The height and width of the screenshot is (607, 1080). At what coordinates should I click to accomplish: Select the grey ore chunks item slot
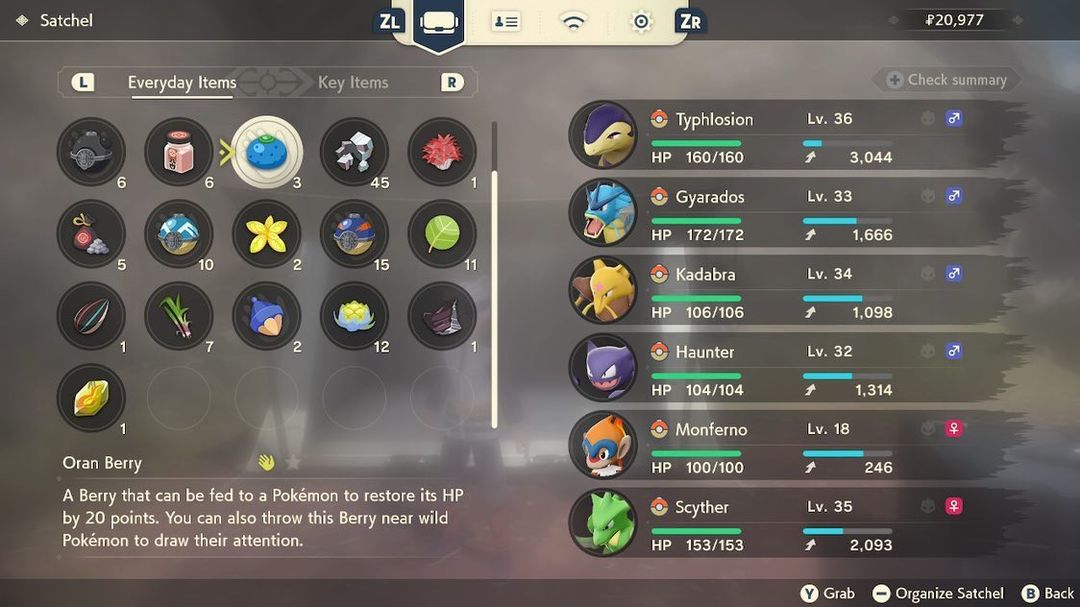tap(354, 152)
